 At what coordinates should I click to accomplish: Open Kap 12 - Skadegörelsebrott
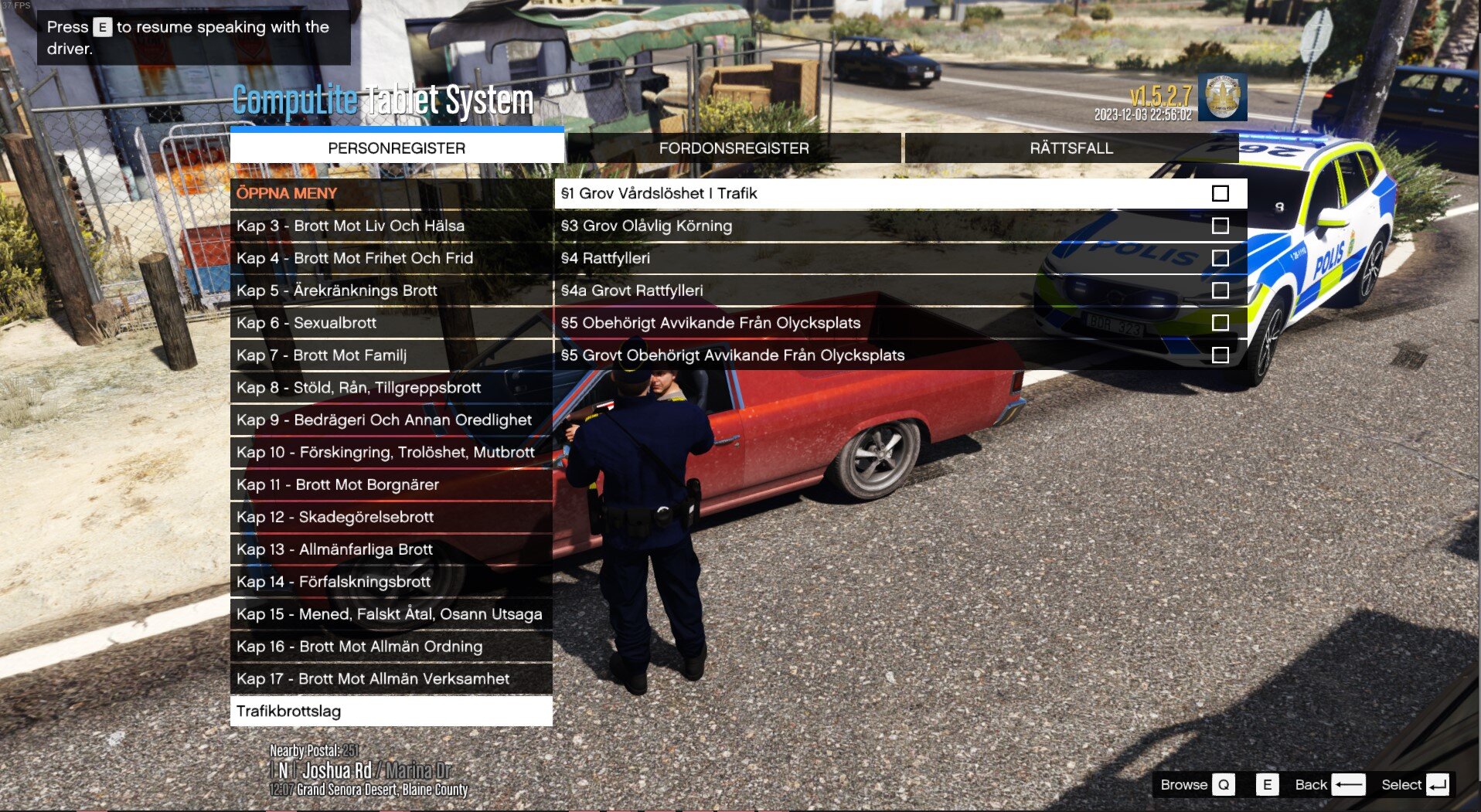point(391,517)
